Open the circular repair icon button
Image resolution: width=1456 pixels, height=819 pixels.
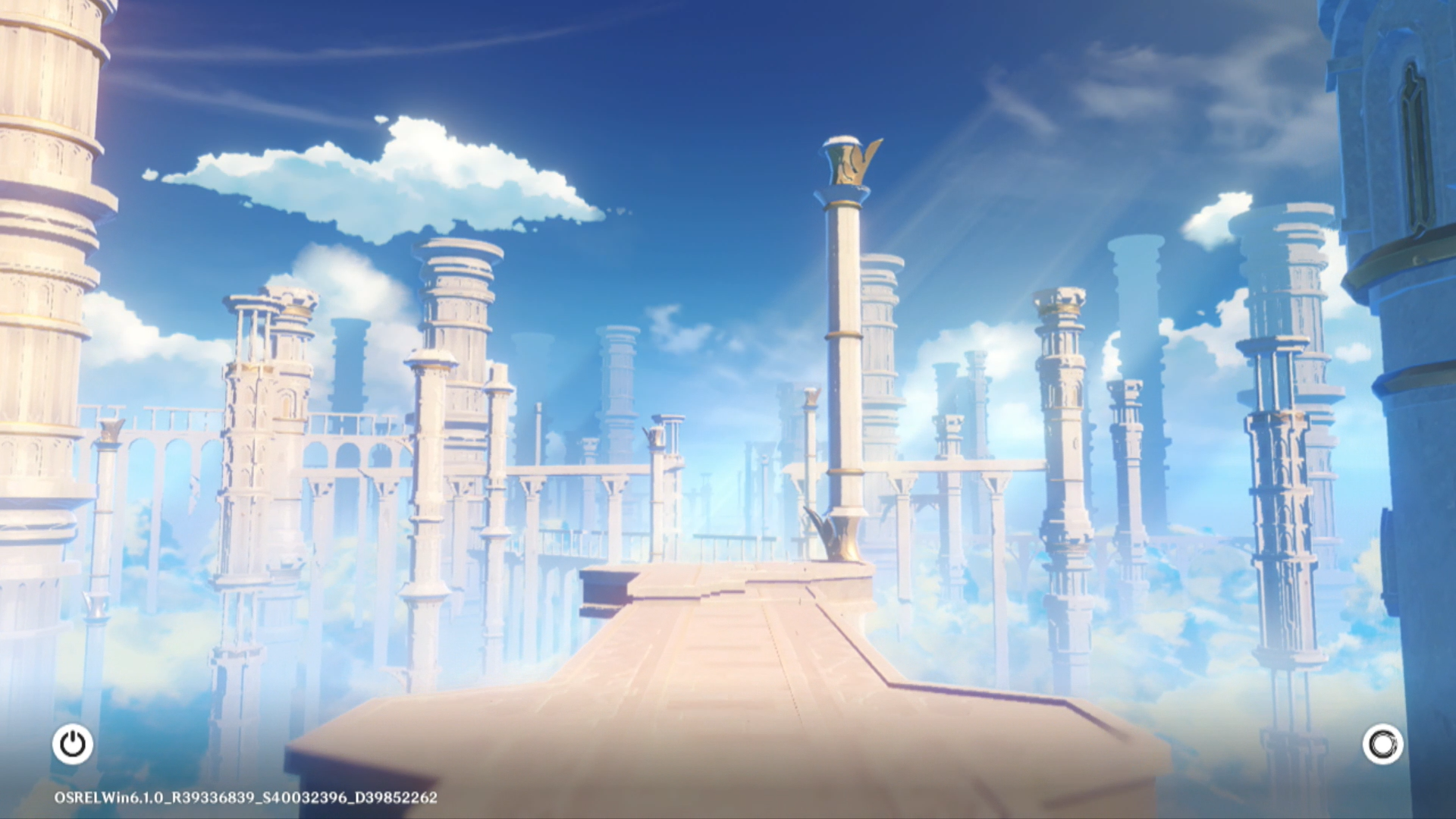[1382, 744]
